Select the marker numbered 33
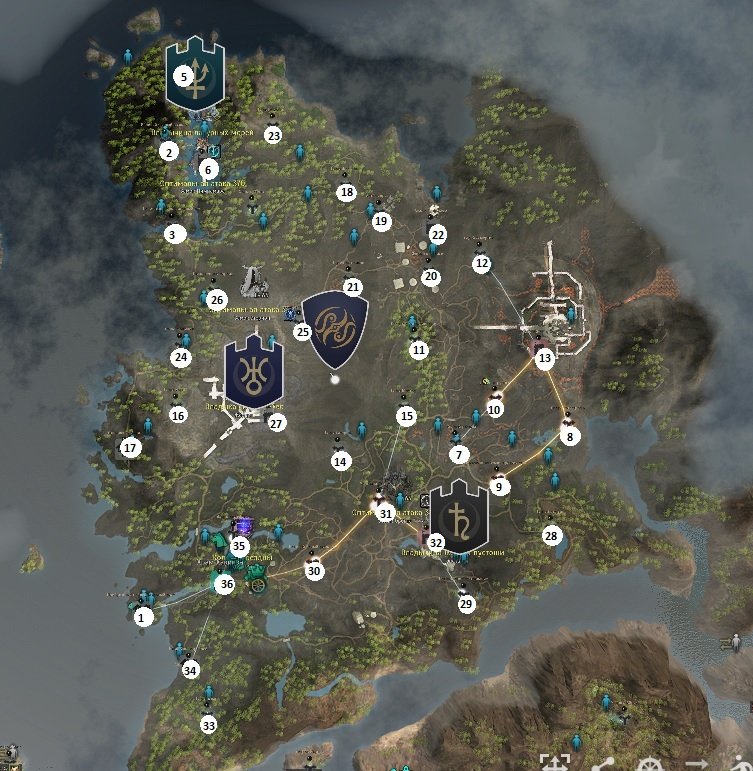This screenshot has width=753, height=771. click(208, 724)
